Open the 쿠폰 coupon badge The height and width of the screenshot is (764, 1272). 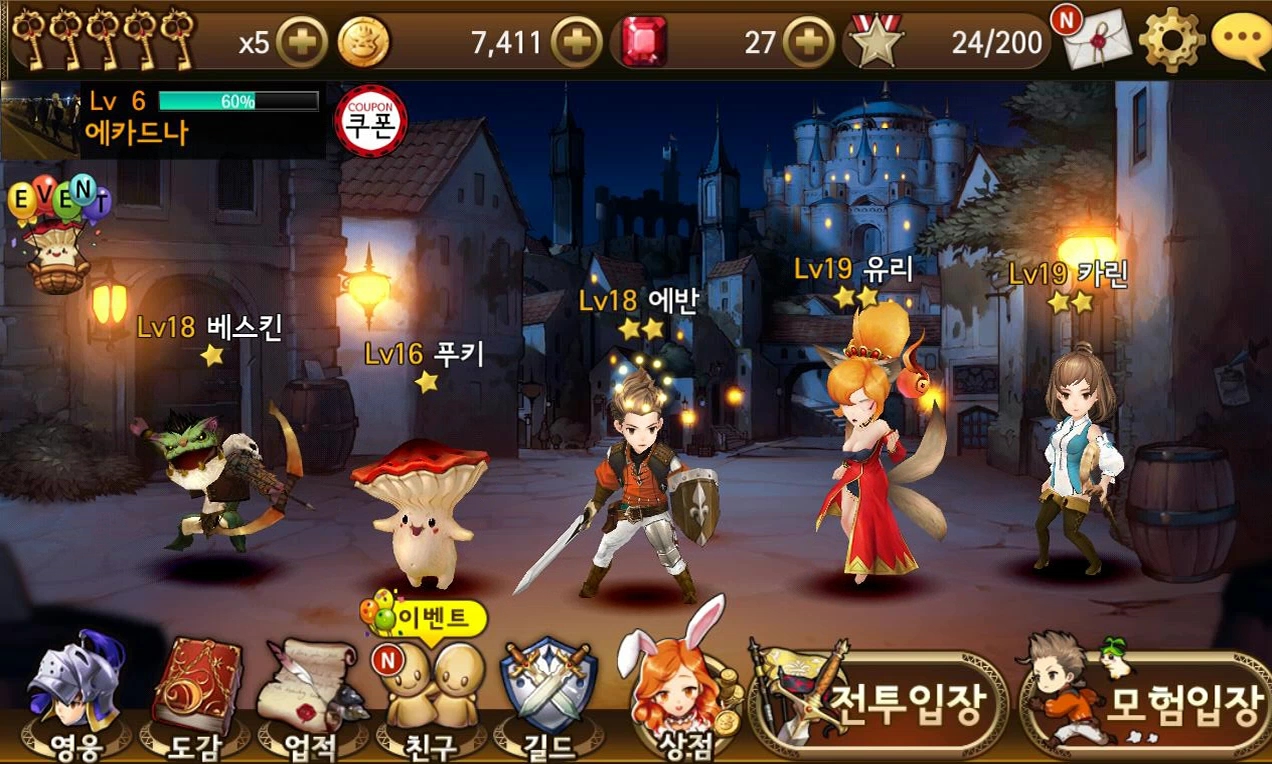pos(371,121)
